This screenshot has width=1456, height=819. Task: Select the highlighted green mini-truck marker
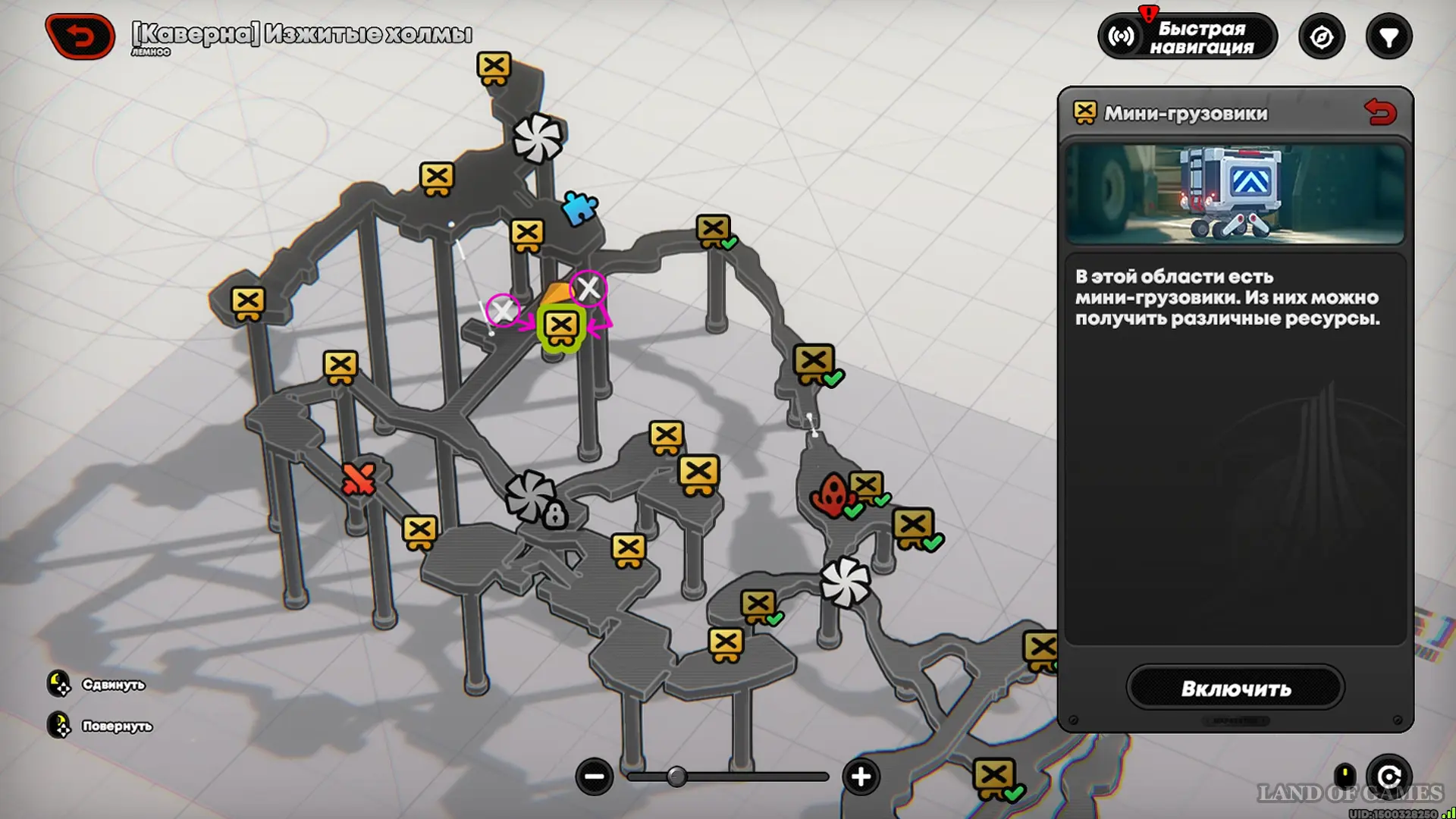tap(561, 328)
